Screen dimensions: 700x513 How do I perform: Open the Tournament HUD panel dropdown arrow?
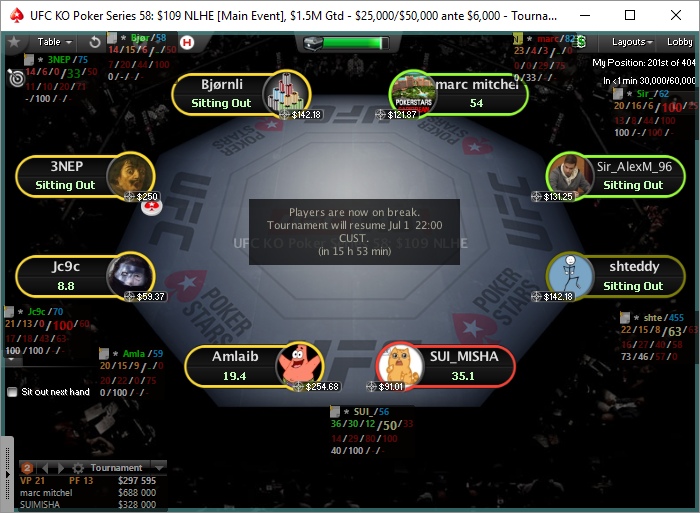pos(158,467)
